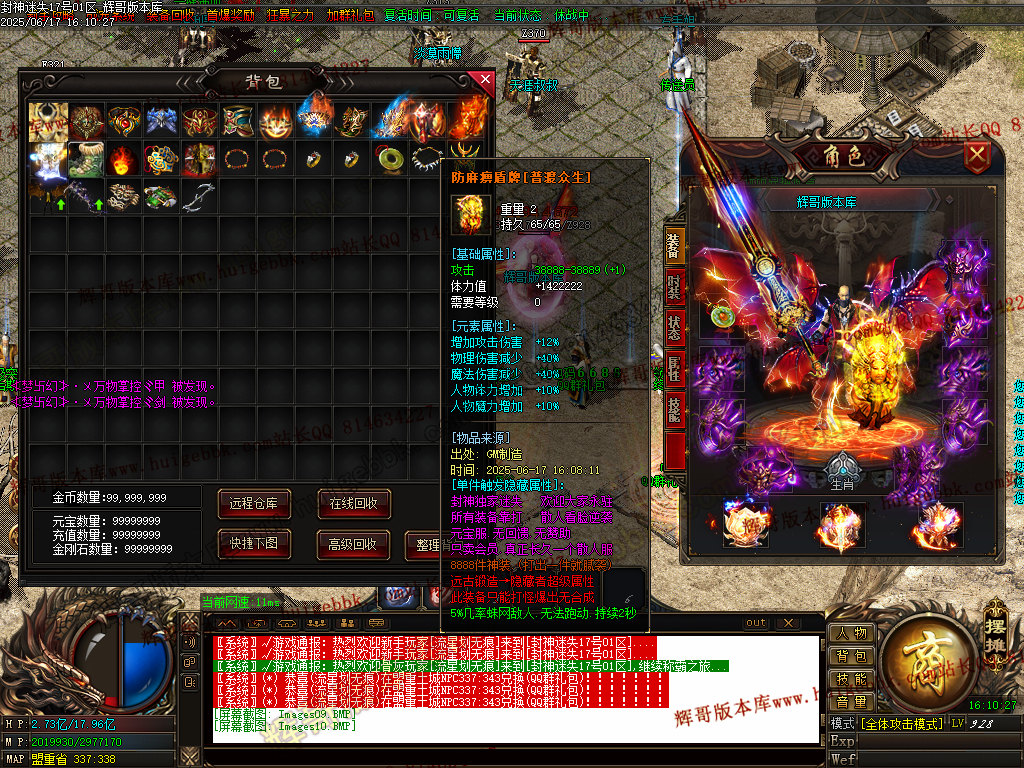
Task: Close the 背包 backpack window
Action: (x=486, y=80)
